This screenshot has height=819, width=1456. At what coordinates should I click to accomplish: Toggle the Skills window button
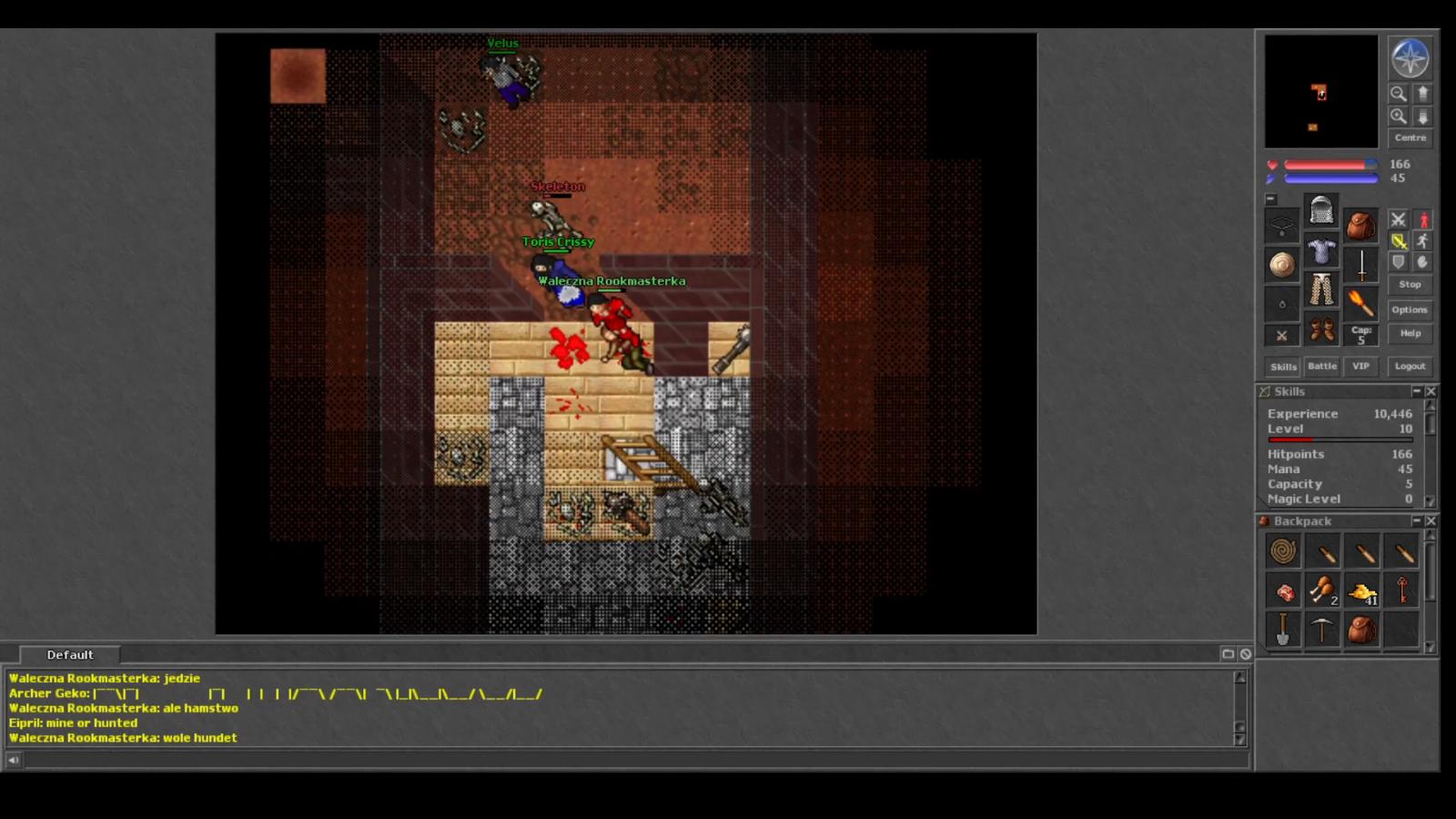[1283, 367]
